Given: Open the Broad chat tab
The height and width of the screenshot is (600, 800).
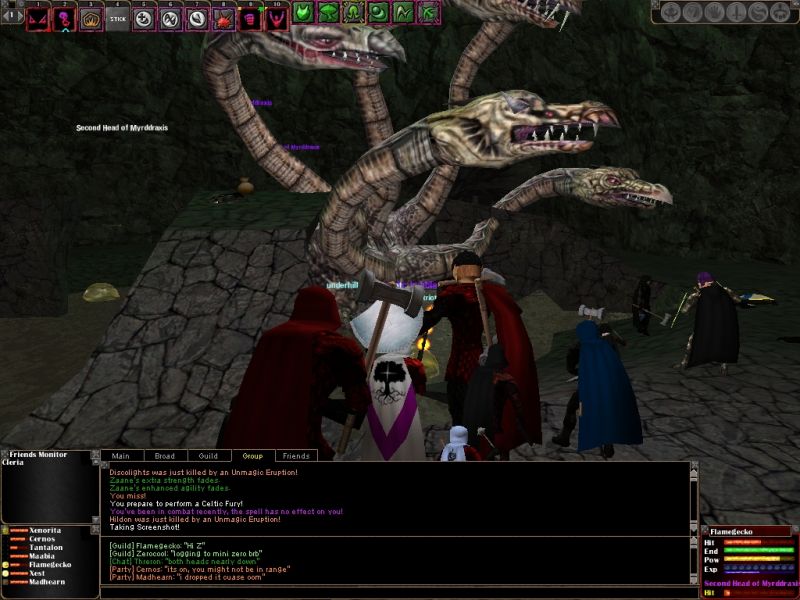Looking at the screenshot, I should coord(164,456).
